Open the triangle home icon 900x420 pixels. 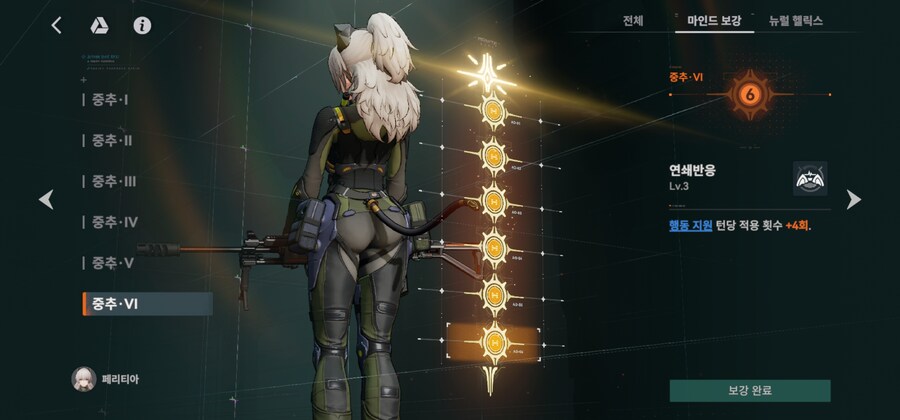[99, 26]
